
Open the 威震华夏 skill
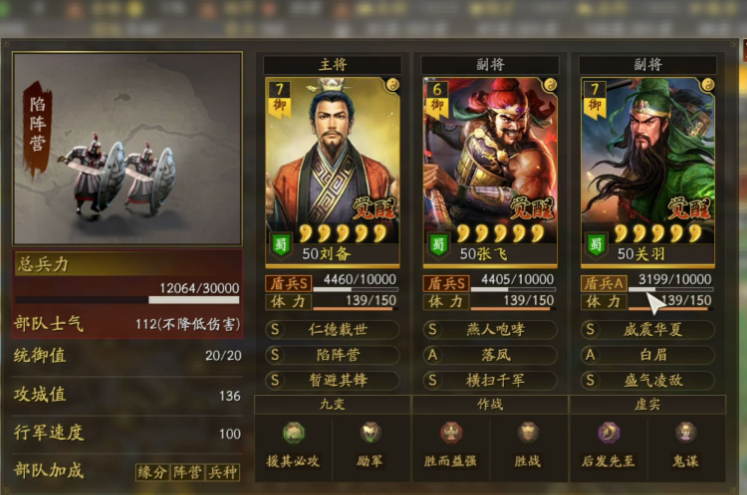[x=647, y=329]
